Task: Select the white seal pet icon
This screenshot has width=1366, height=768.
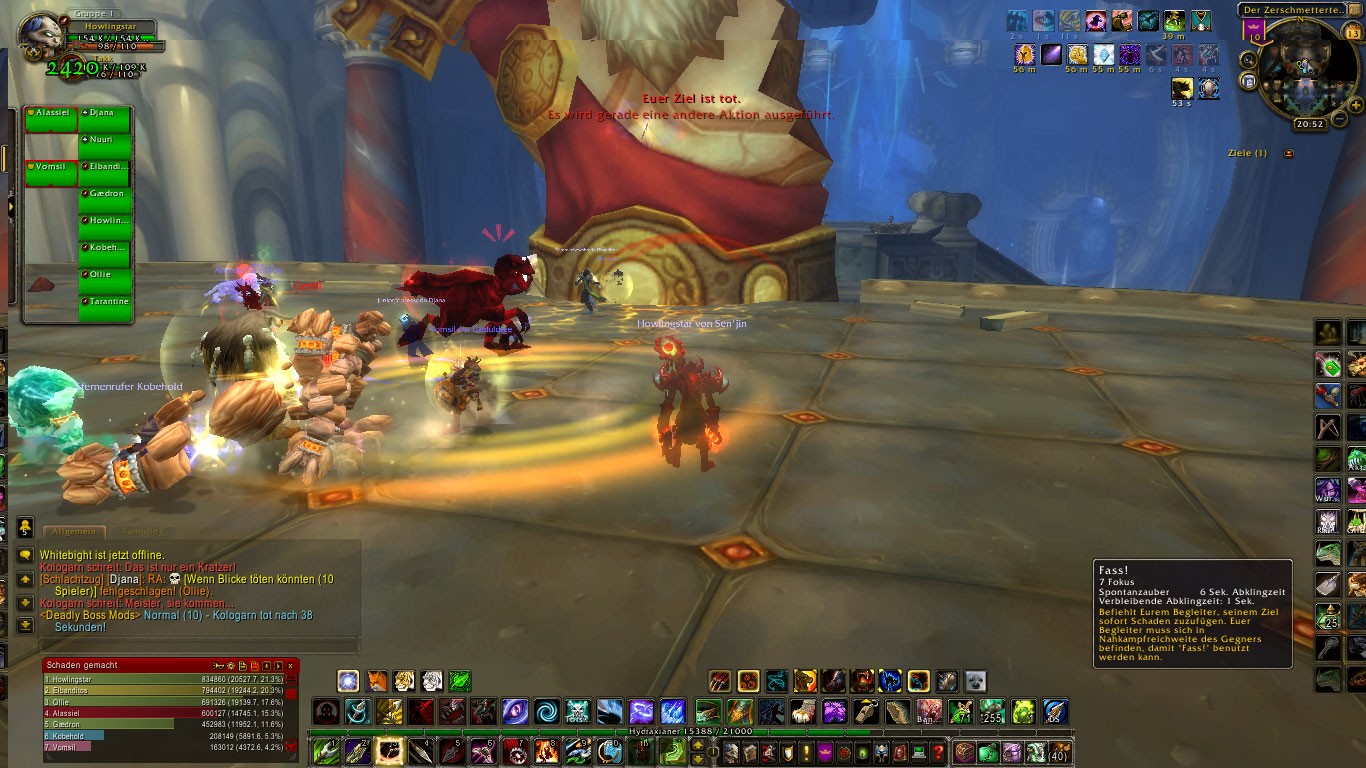Action: pyautogui.click(x=975, y=682)
